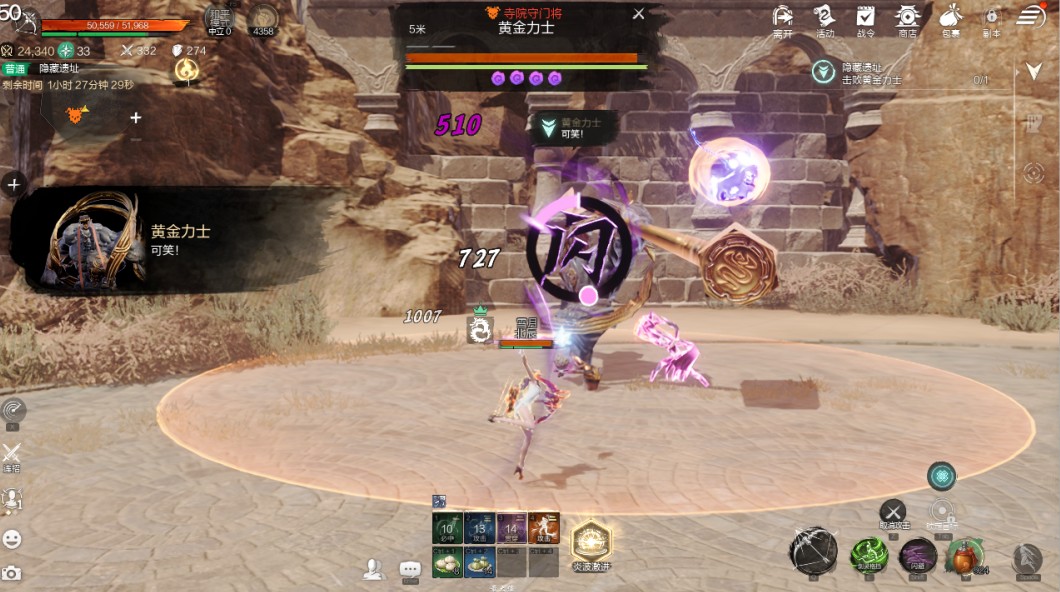The width and height of the screenshot is (1060, 592).
Task: Collapse the quest tracker with the arrow
Action: pyautogui.click(x=1034, y=71)
